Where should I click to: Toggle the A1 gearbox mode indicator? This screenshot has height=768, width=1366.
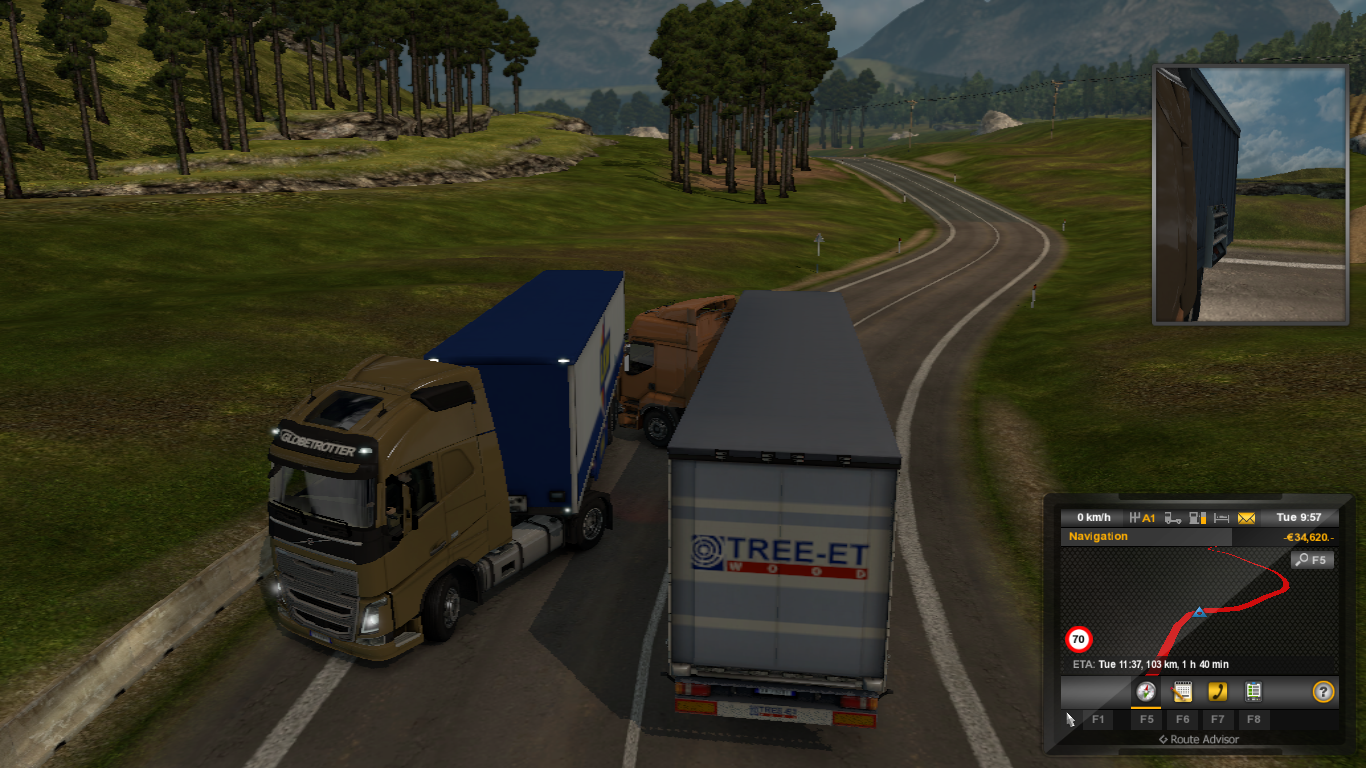coord(1140,517)
